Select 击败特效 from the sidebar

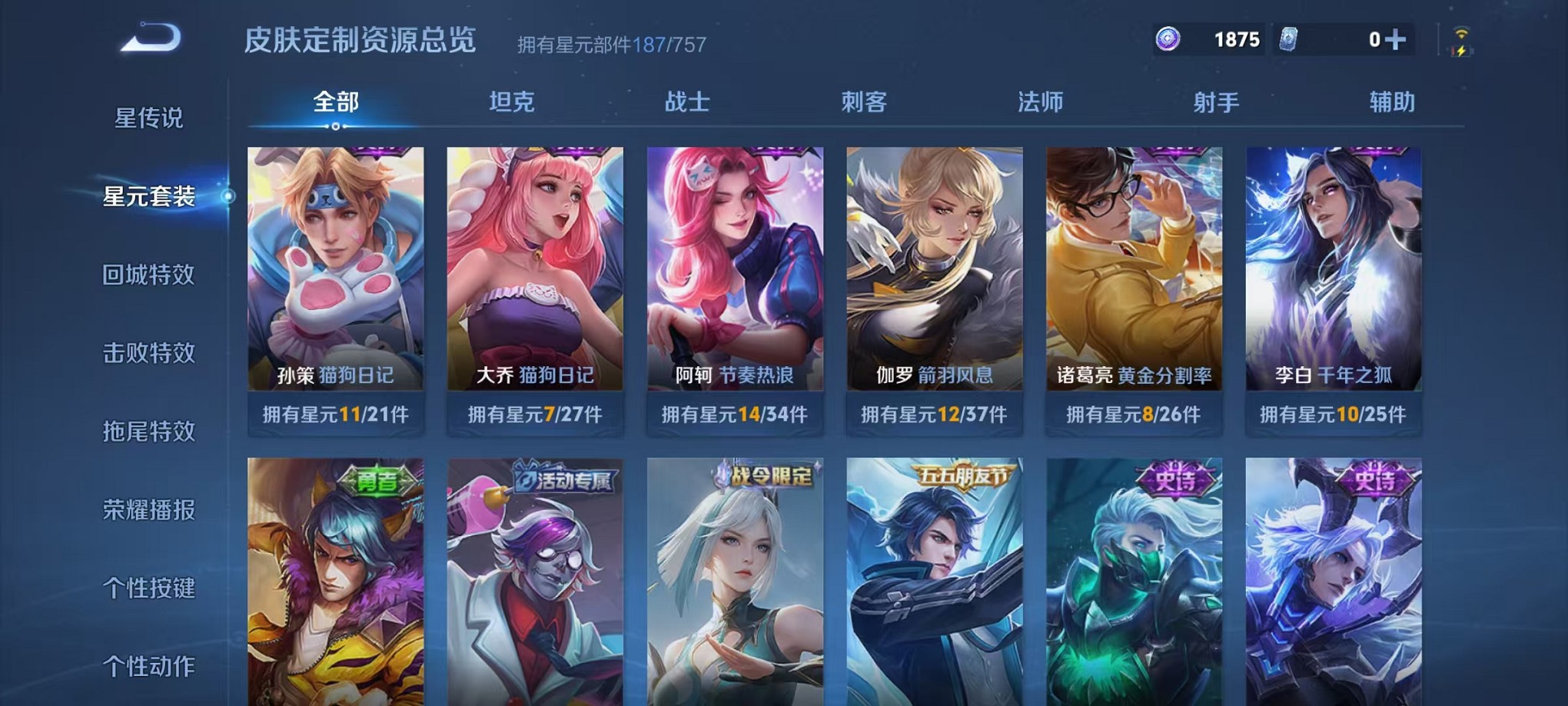[148, 353]
